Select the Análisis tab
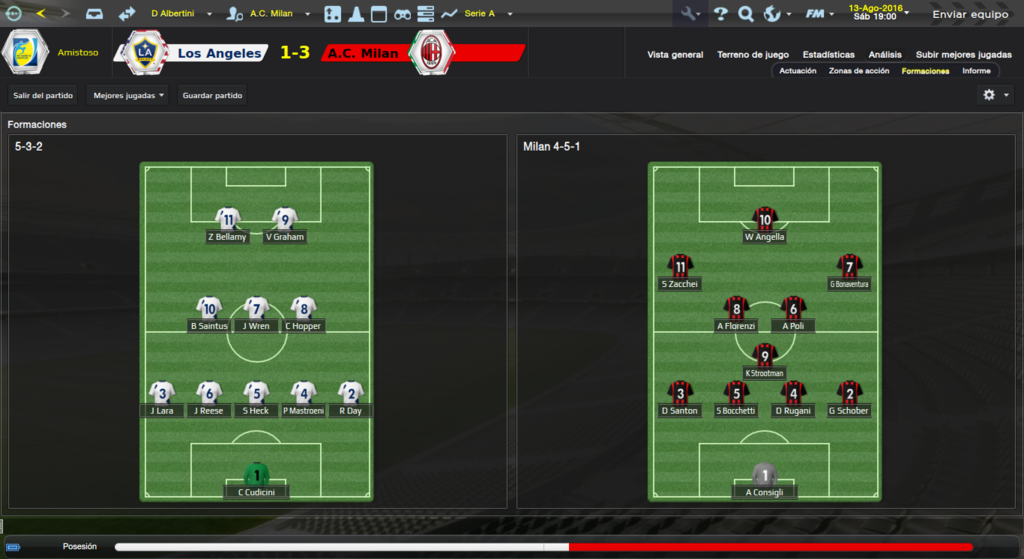1024x559 pixels. [885, 54]
